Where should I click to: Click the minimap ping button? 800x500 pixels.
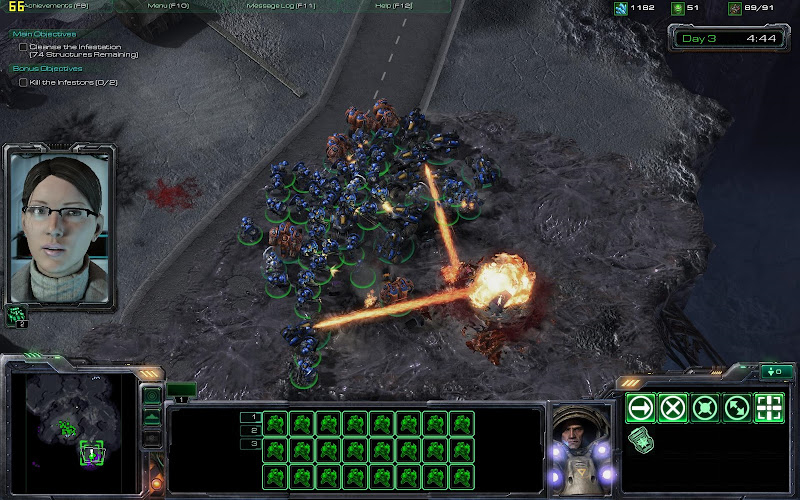tap(152, 397)
